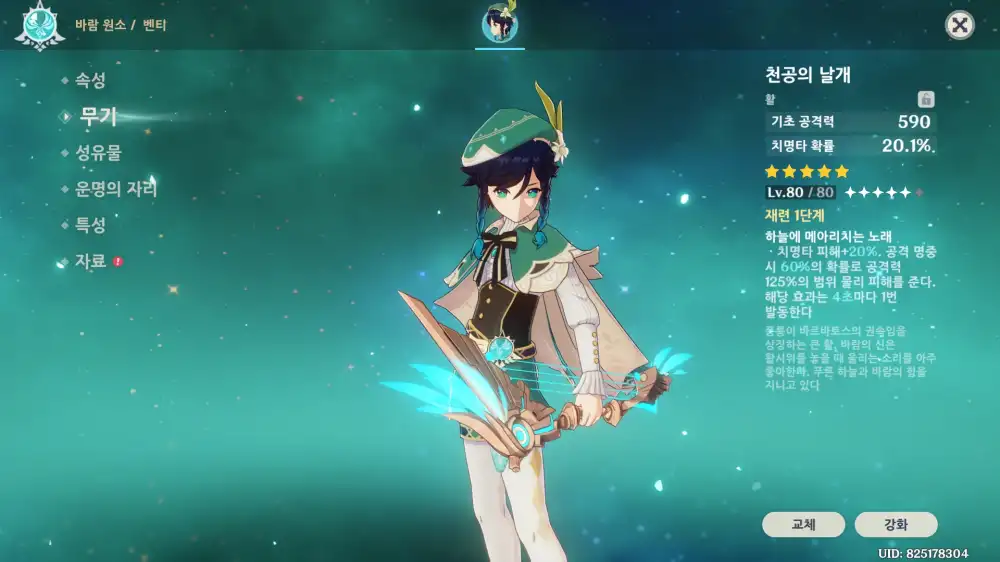The image size is (1000, 562).
Task: Open the 성유물 (Artifacts) menu entry
Action: 98,153
